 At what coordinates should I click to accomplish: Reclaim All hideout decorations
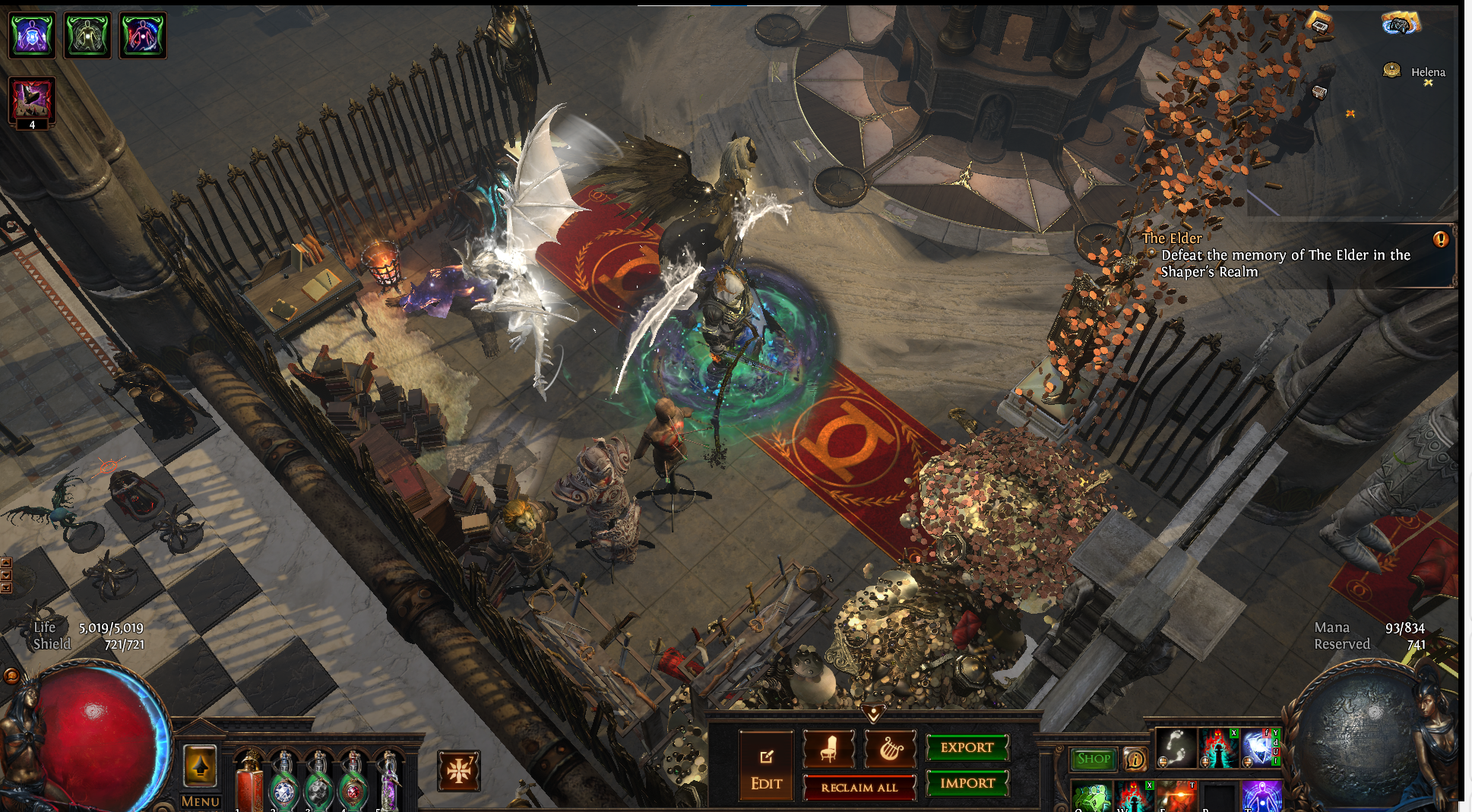point(859,788)
